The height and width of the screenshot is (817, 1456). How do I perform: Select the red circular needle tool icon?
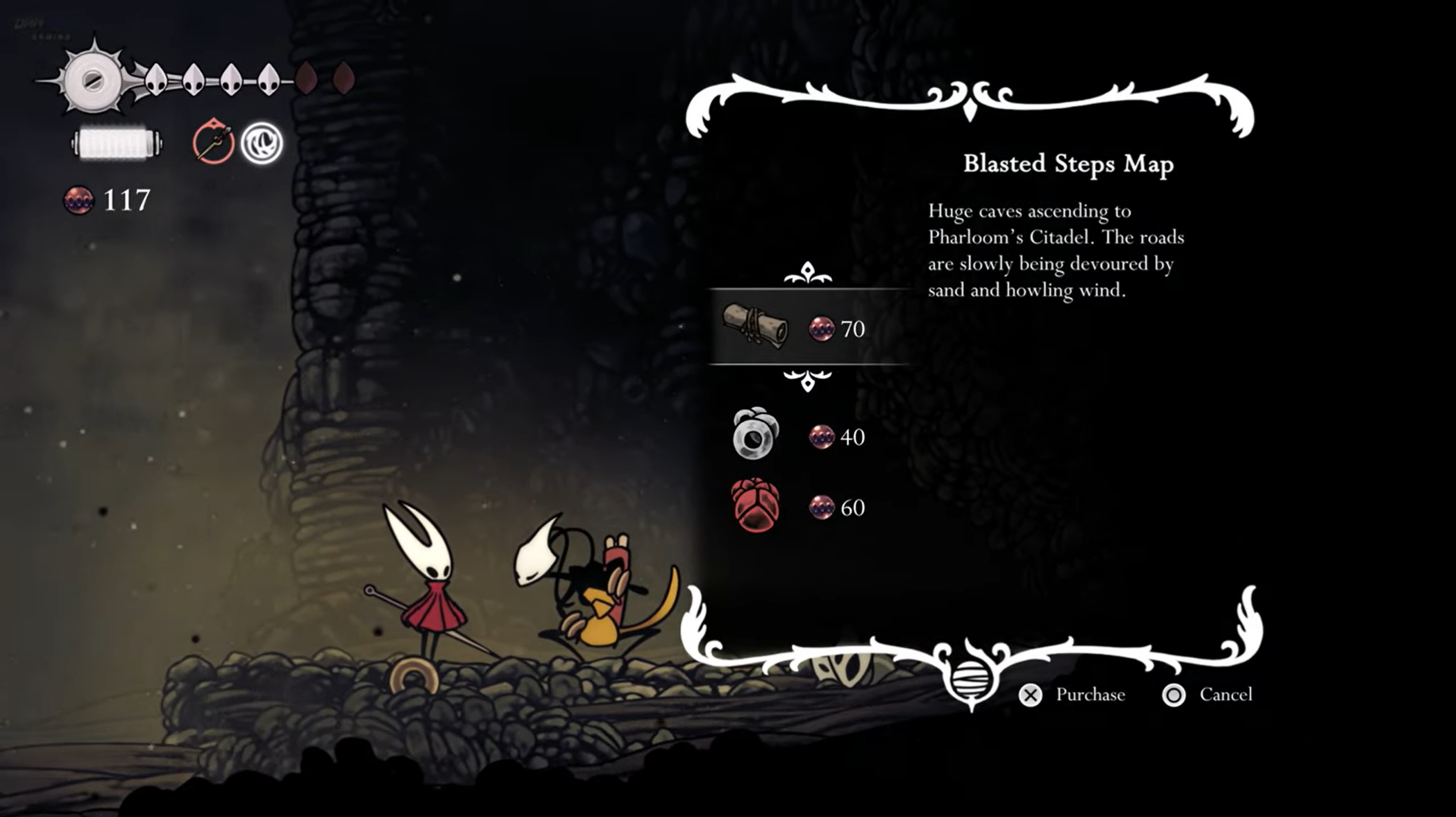click(213, 142)
